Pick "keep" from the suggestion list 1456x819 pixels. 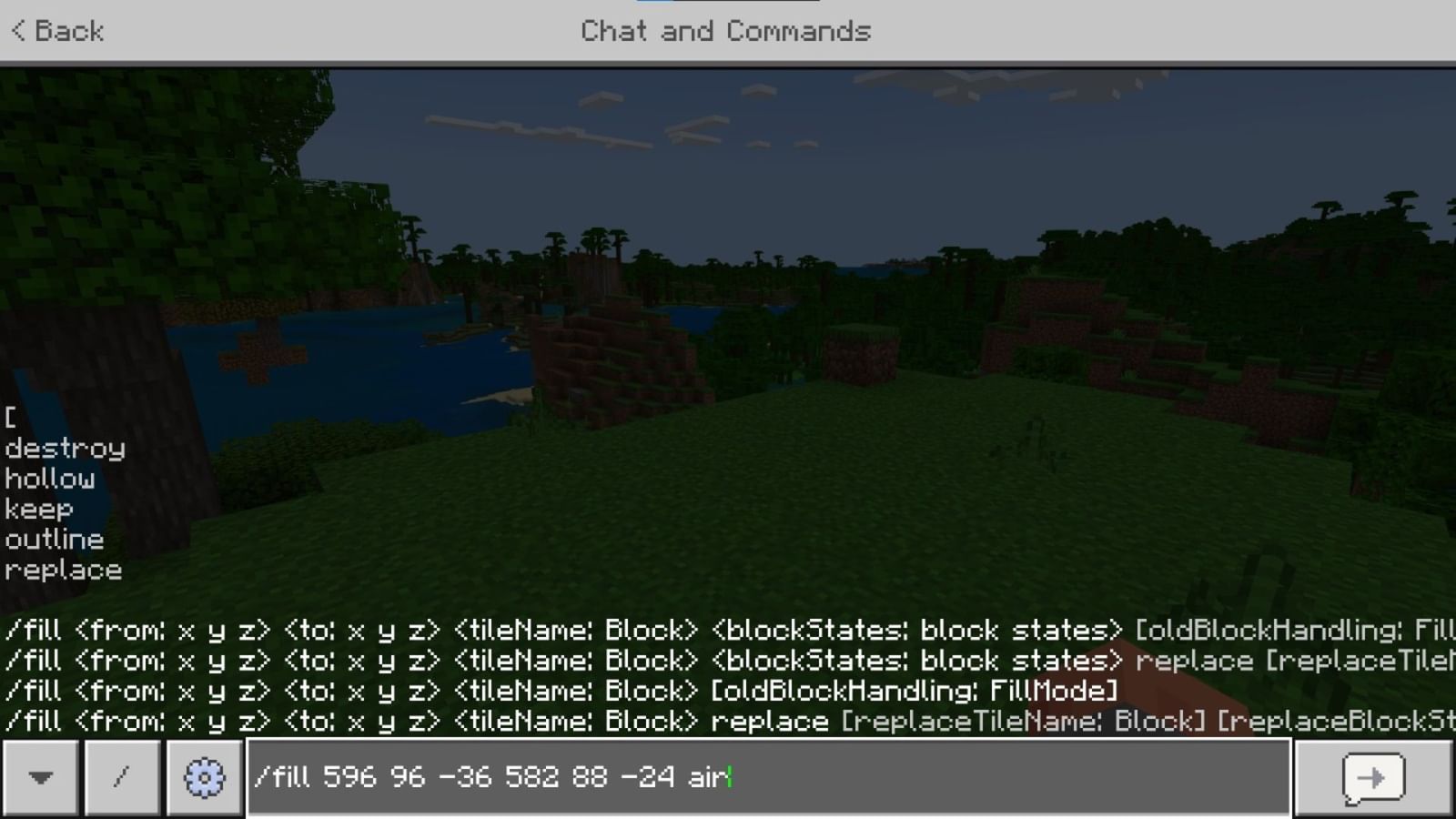[x=39, y=509]
